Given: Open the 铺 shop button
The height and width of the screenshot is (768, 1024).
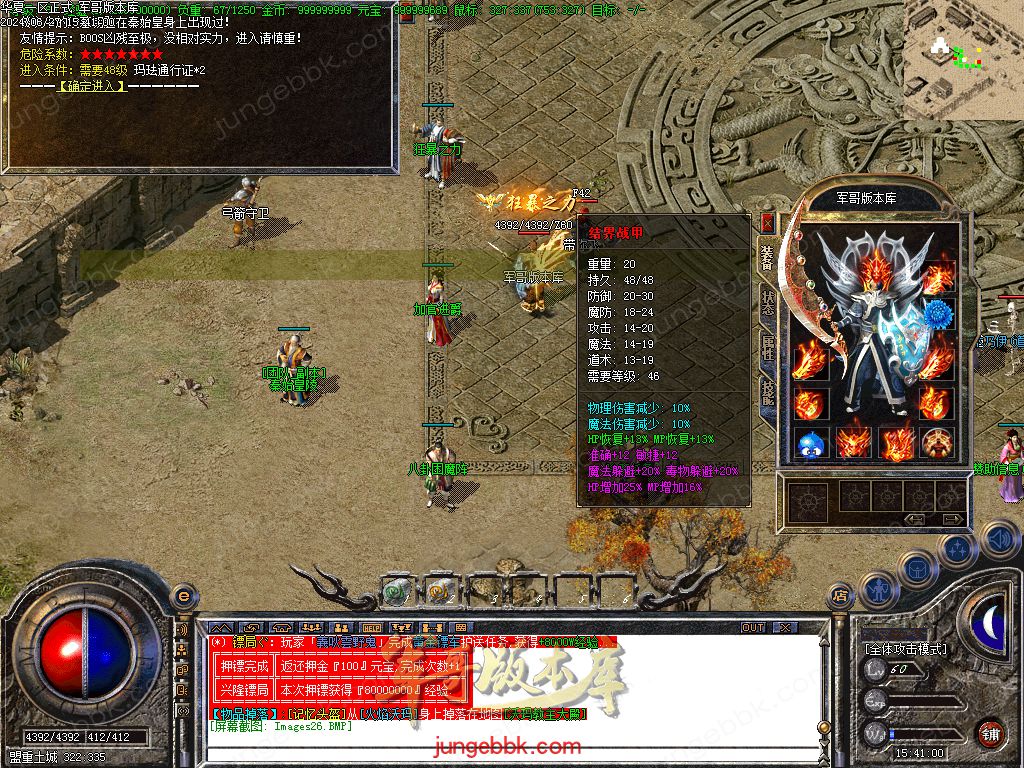Looking at the screenshot, I should [x=990, y=733].
